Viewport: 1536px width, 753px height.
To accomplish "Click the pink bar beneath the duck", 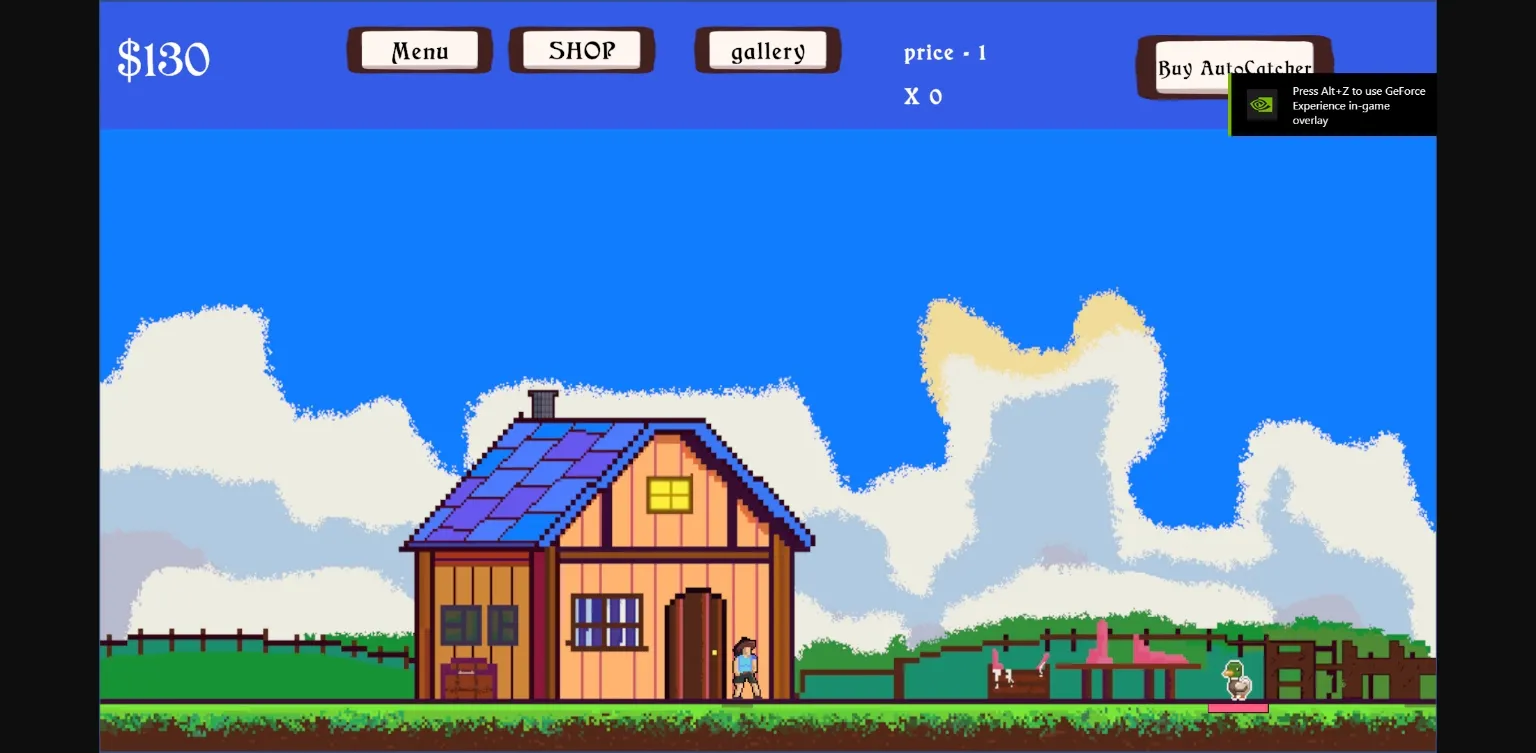I will [1238, 708].
